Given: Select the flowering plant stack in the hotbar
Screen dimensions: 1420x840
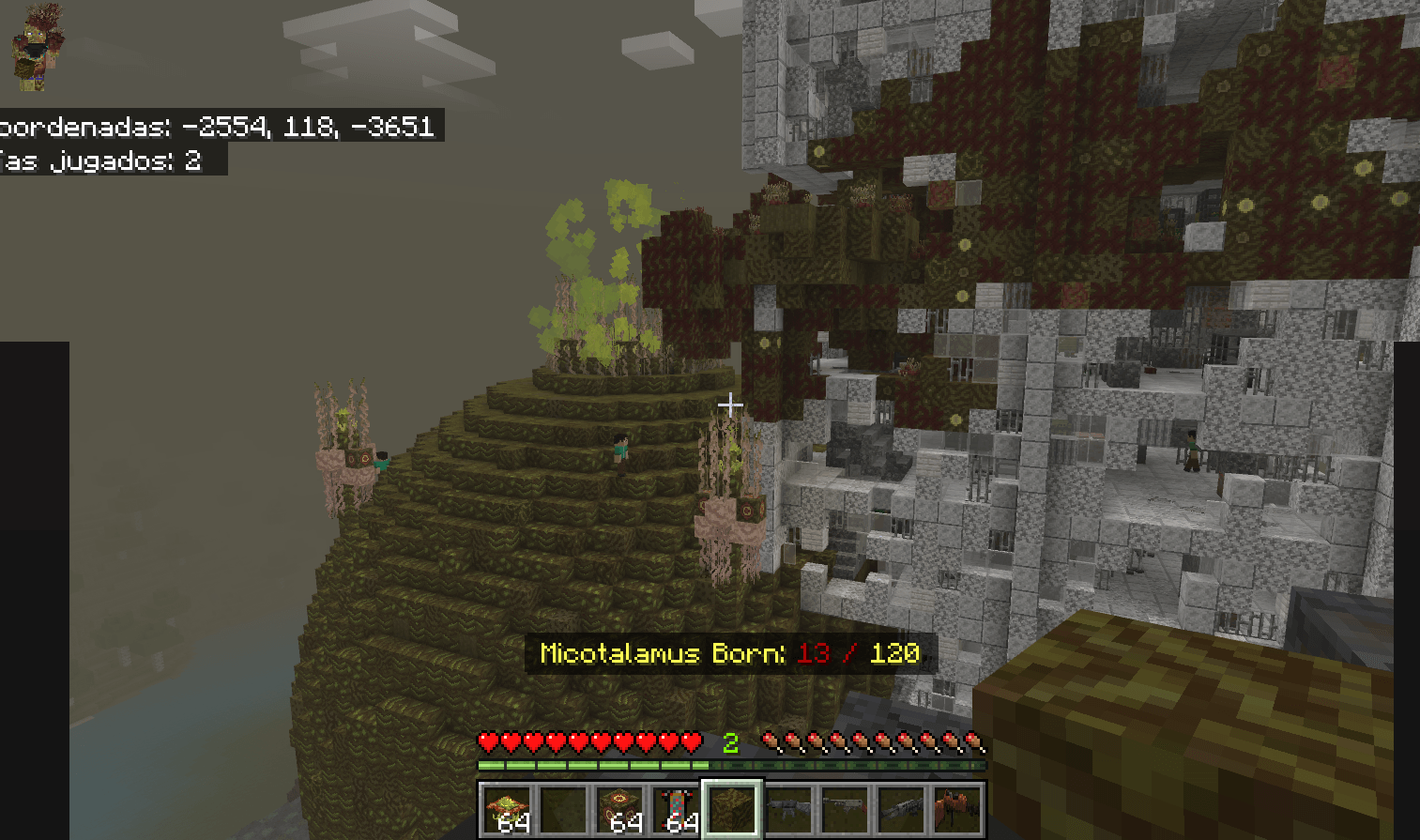Looking at the screenshot, I should [508, 809].
